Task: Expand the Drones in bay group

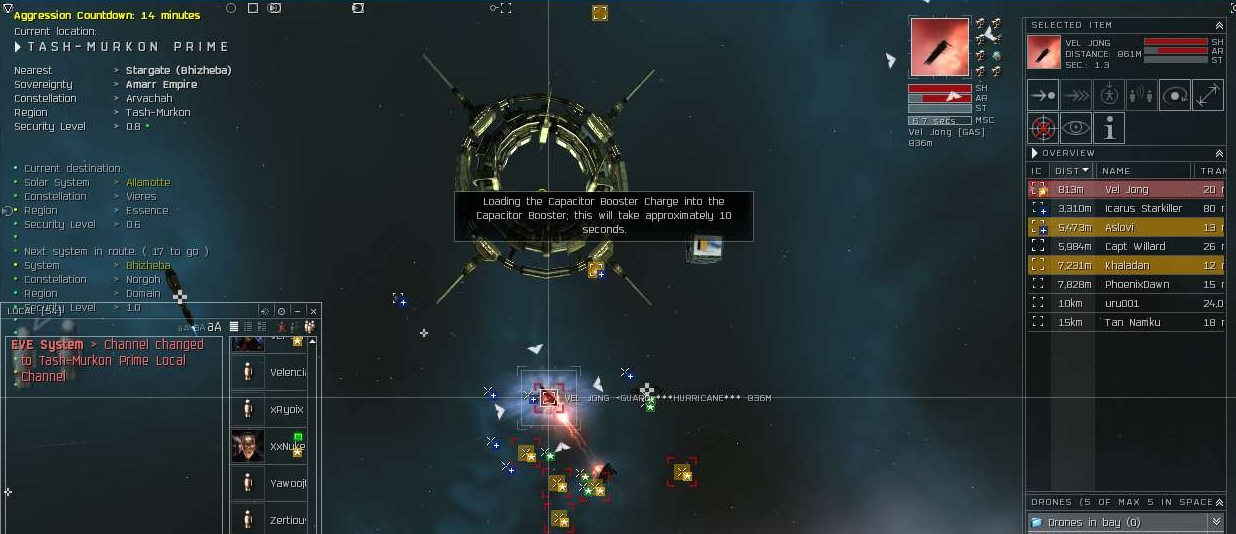Action: coord(1216,522)
